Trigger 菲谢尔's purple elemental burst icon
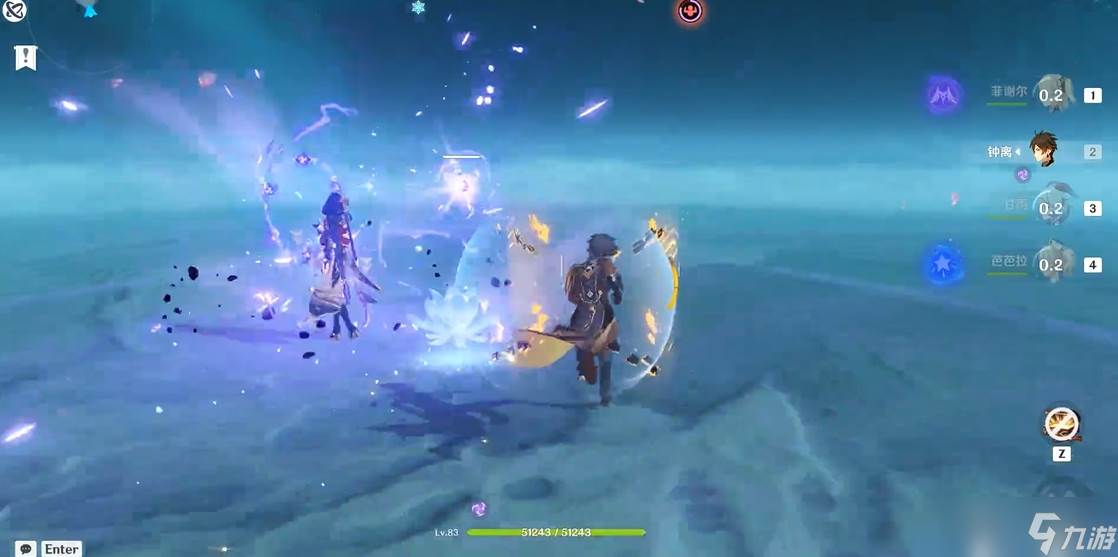The width and height of the screenshot is (1118, 557). [944, 96]
